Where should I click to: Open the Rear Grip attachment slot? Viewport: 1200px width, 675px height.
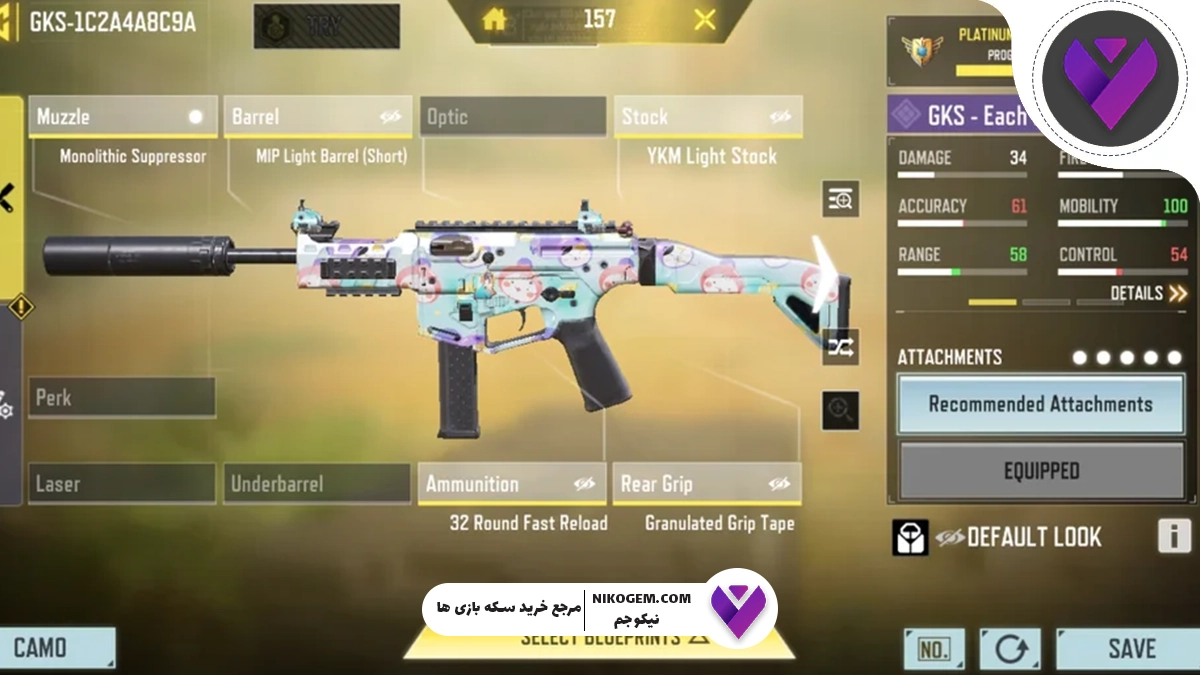pyautogui.click(x=706, y=484)
